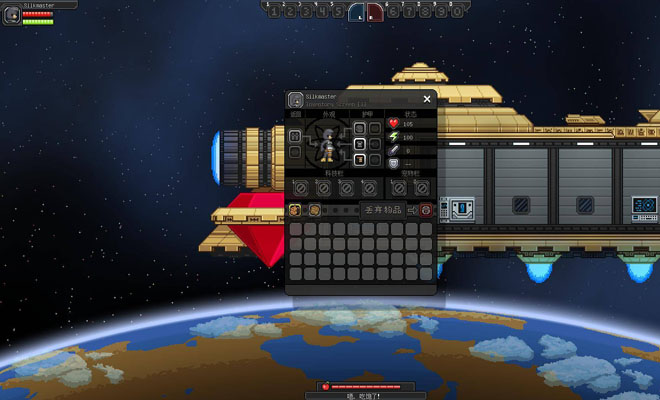This screenshot has width=660, height=400.
Task: Select hotbar slot number 5
Action: (339, 12)
